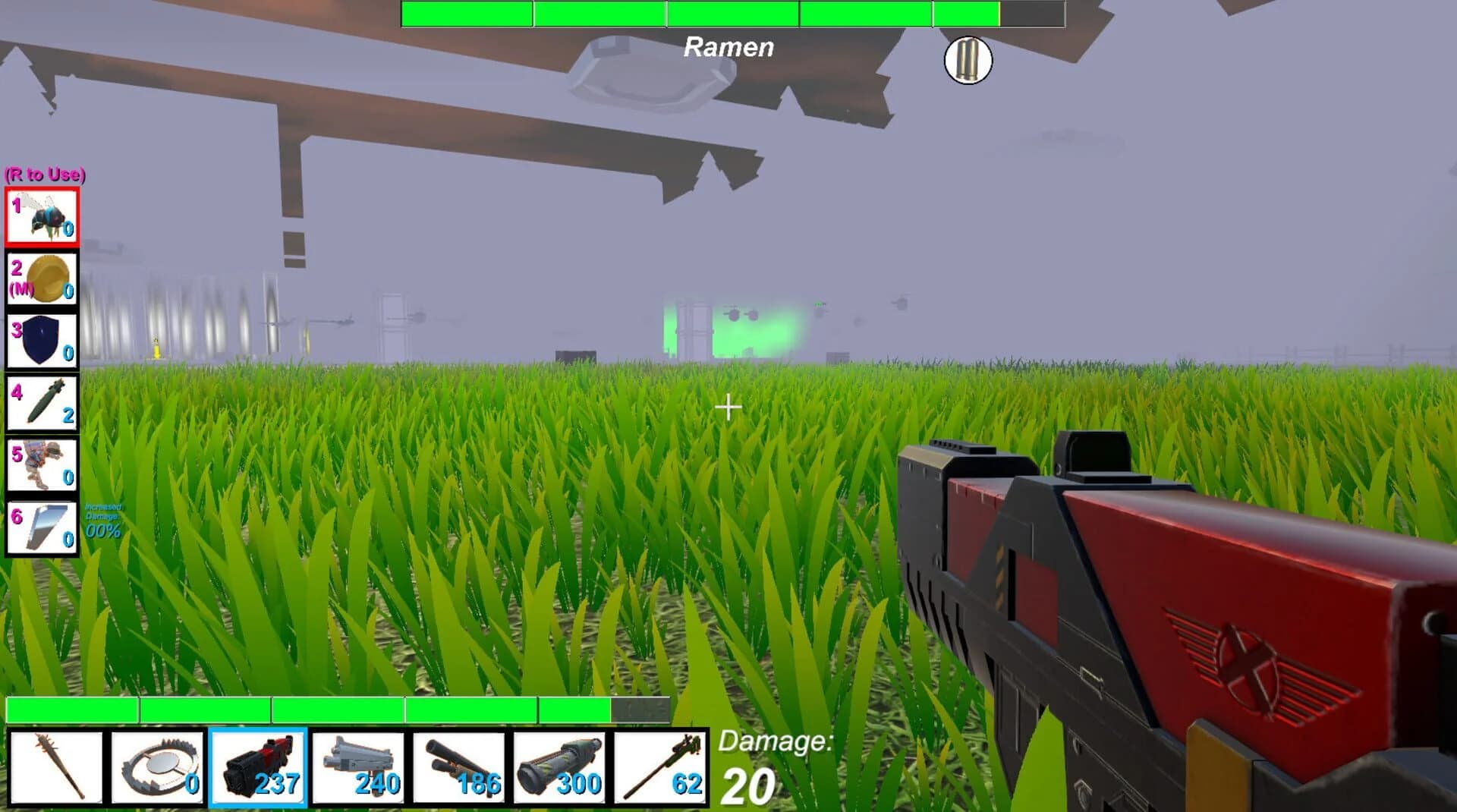Click the (R to Use) label
This screenshot has width=1457, height=812.
[x=46, y=176]
